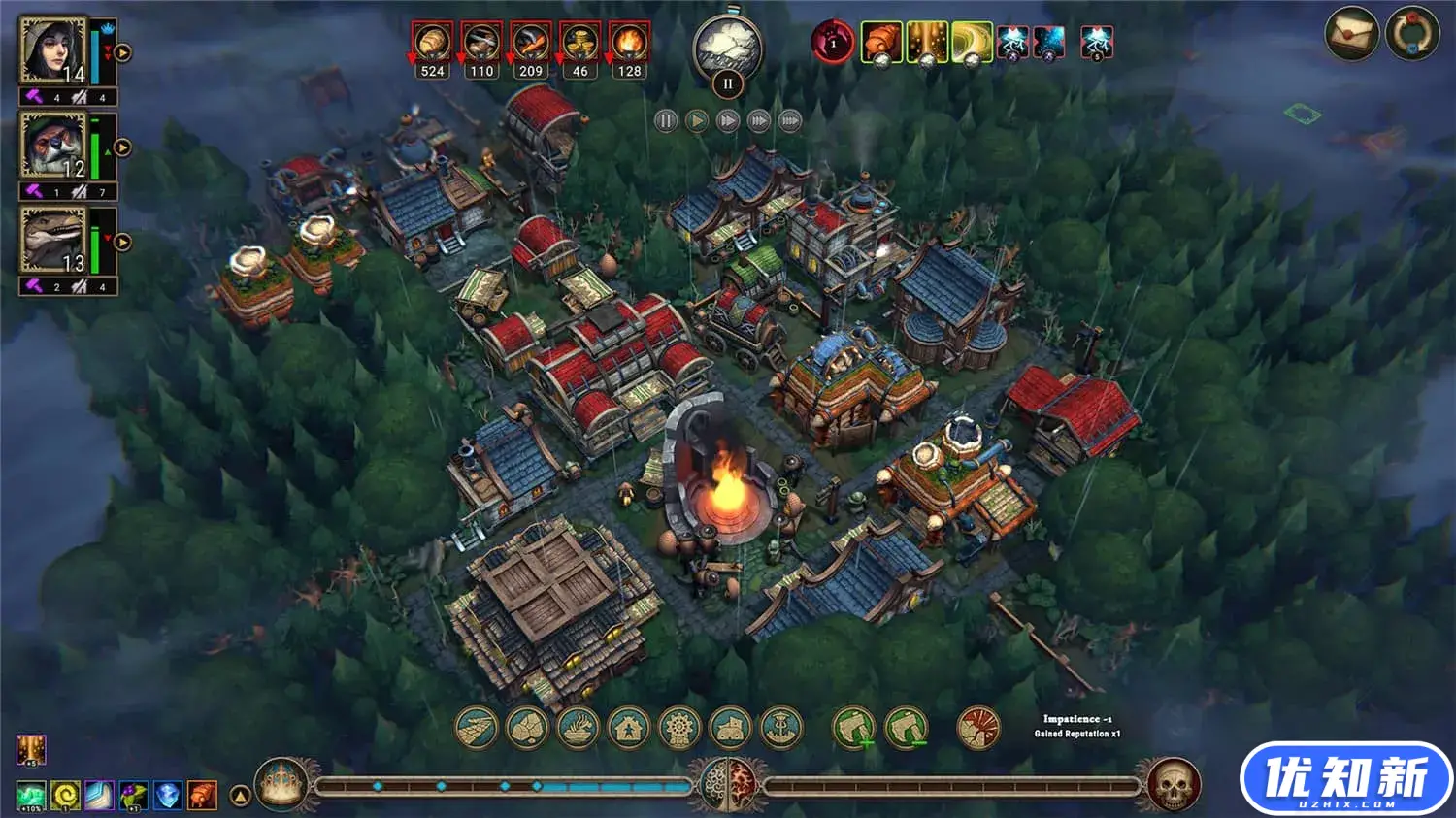Select the human villager portrait
The height and width of the screenshot is (818, 1456).
pos(53,50)
